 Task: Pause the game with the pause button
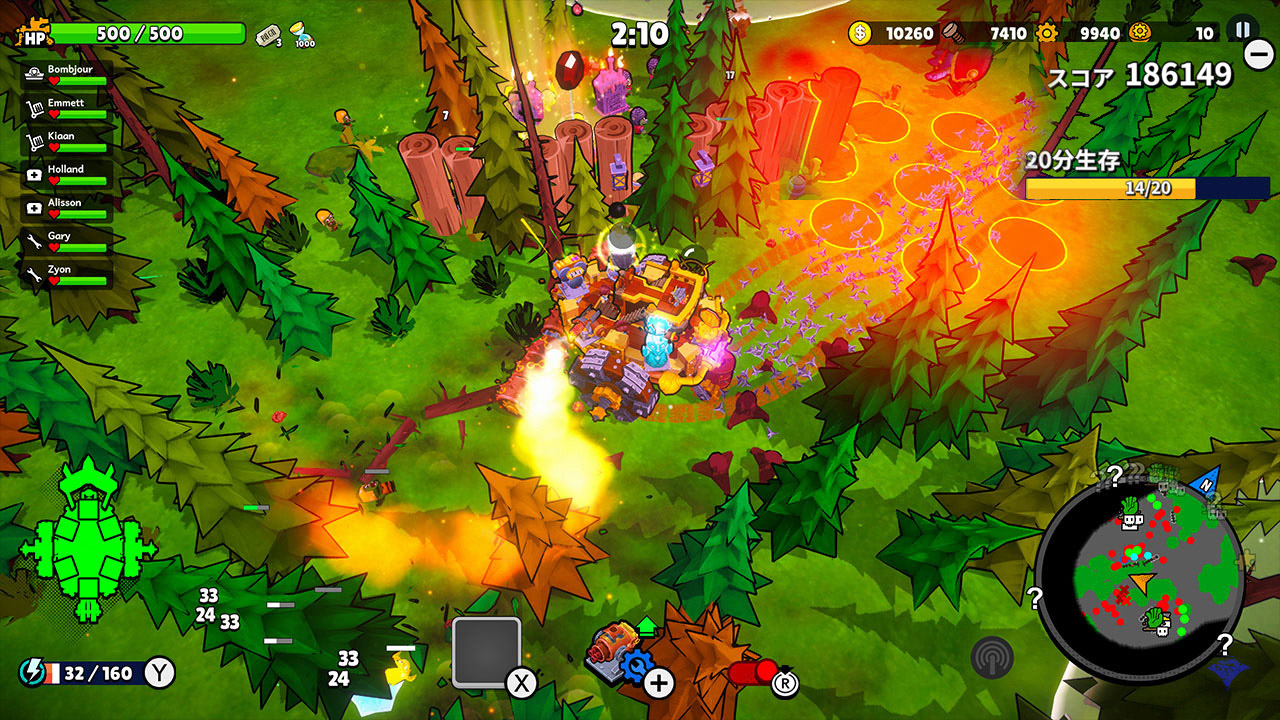tap(1243, 30)
